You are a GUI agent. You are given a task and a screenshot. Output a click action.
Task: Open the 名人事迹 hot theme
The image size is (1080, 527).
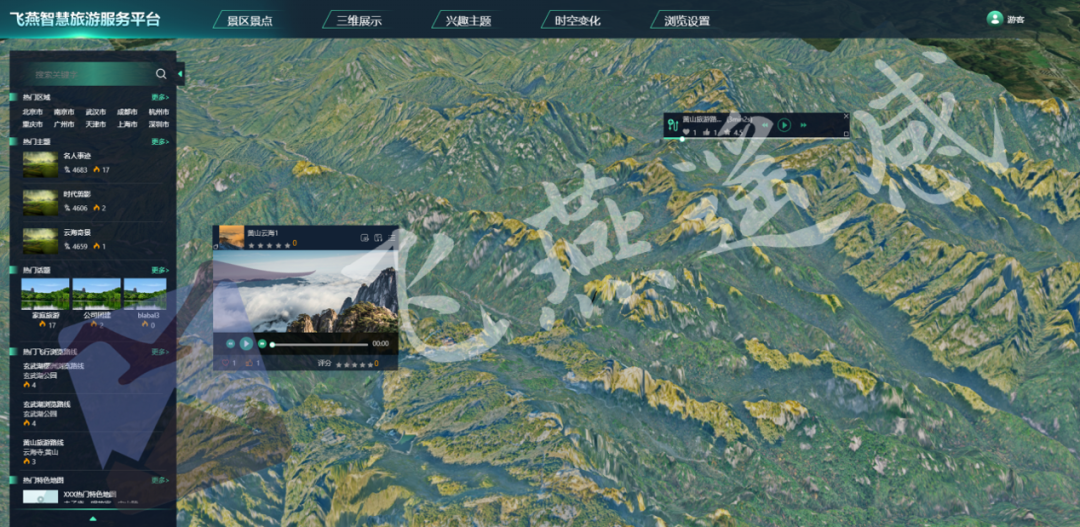[77, 156]
